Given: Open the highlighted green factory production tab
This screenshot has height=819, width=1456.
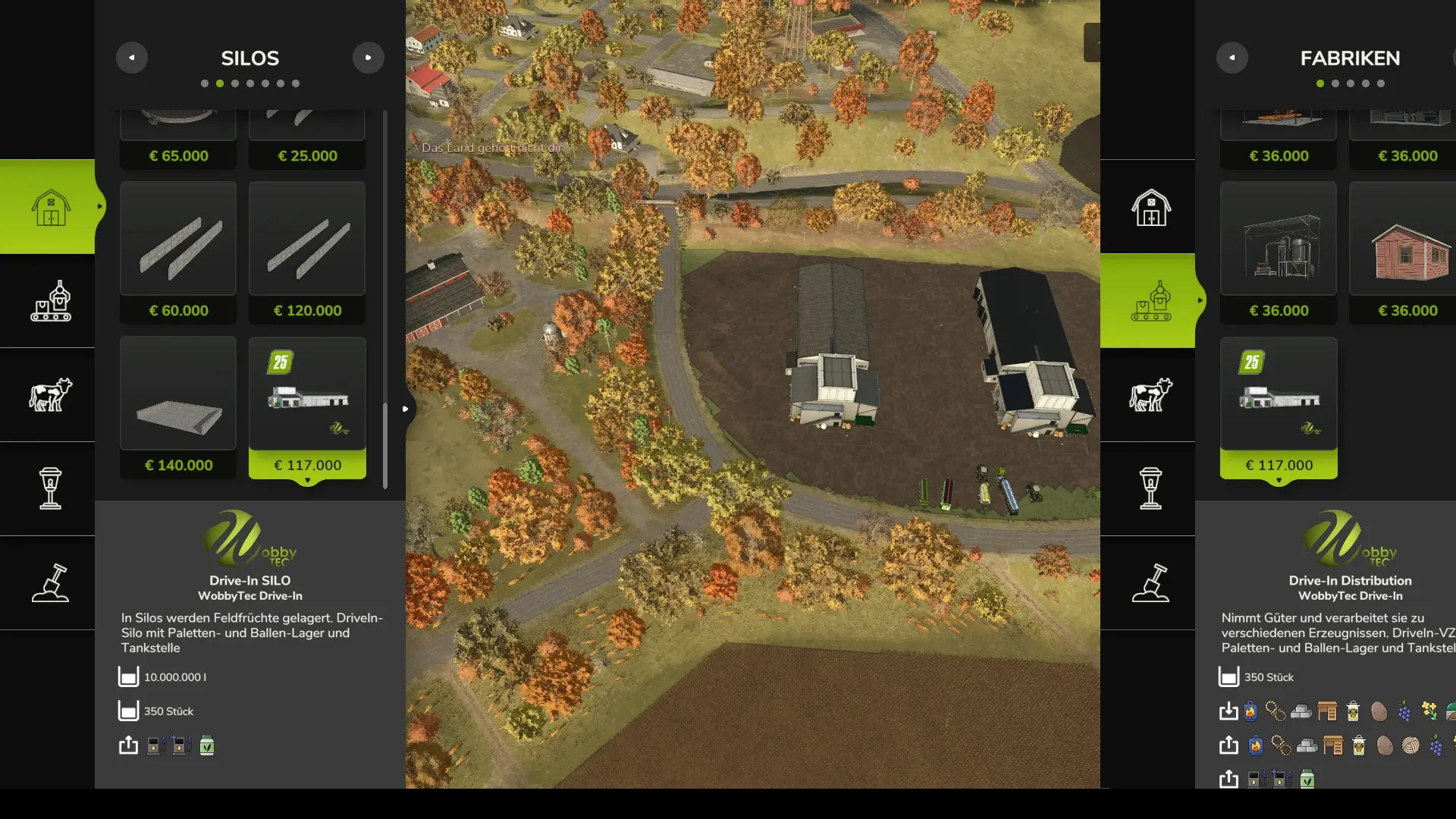Looking at the screenshot, I should [x=1150, y=301].
